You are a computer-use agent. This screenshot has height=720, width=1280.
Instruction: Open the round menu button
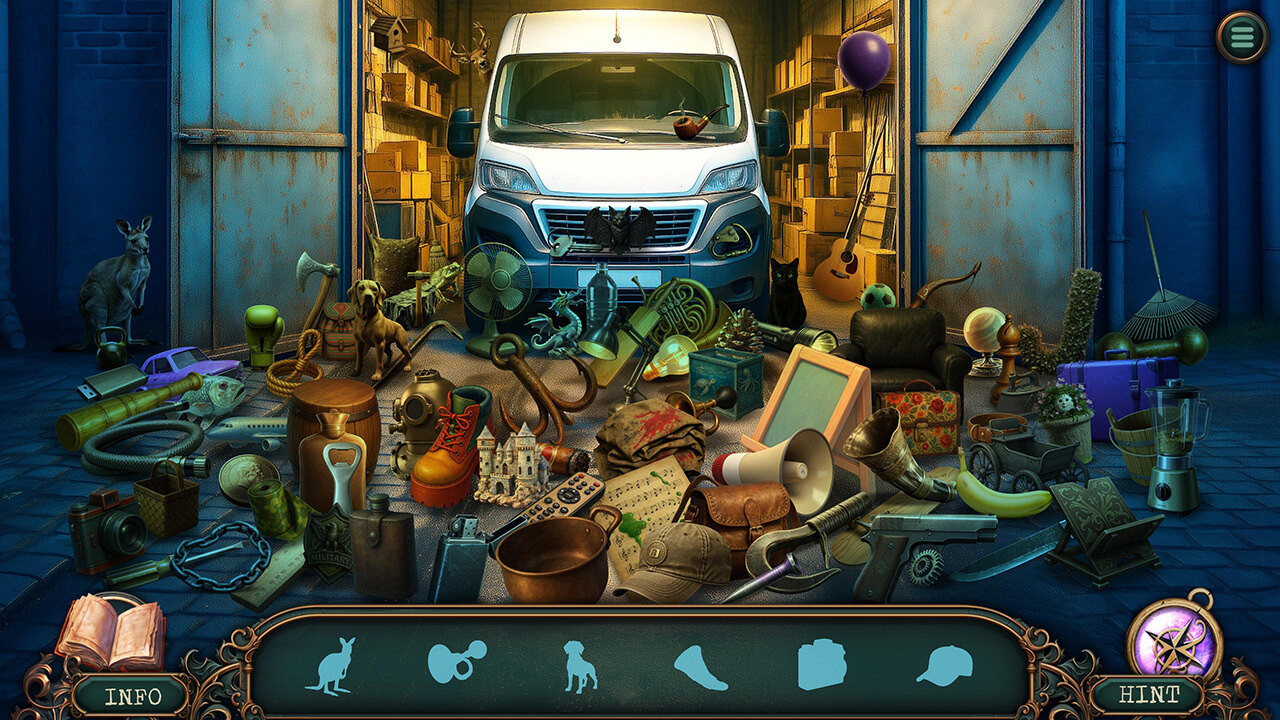click(x=1242, y=37)
